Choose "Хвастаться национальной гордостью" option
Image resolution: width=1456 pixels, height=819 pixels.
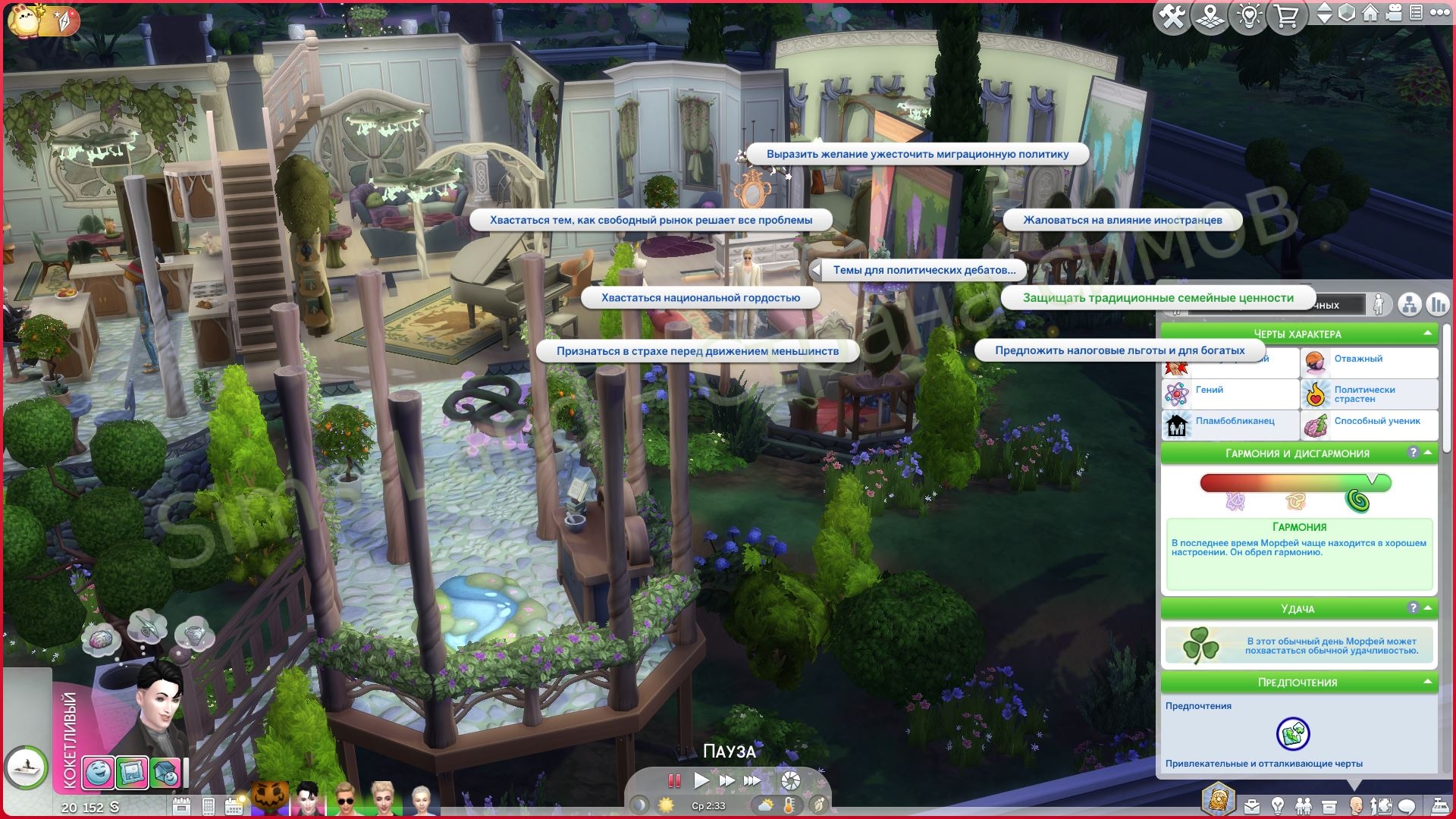pyautogui.click(x=700, y=298)
